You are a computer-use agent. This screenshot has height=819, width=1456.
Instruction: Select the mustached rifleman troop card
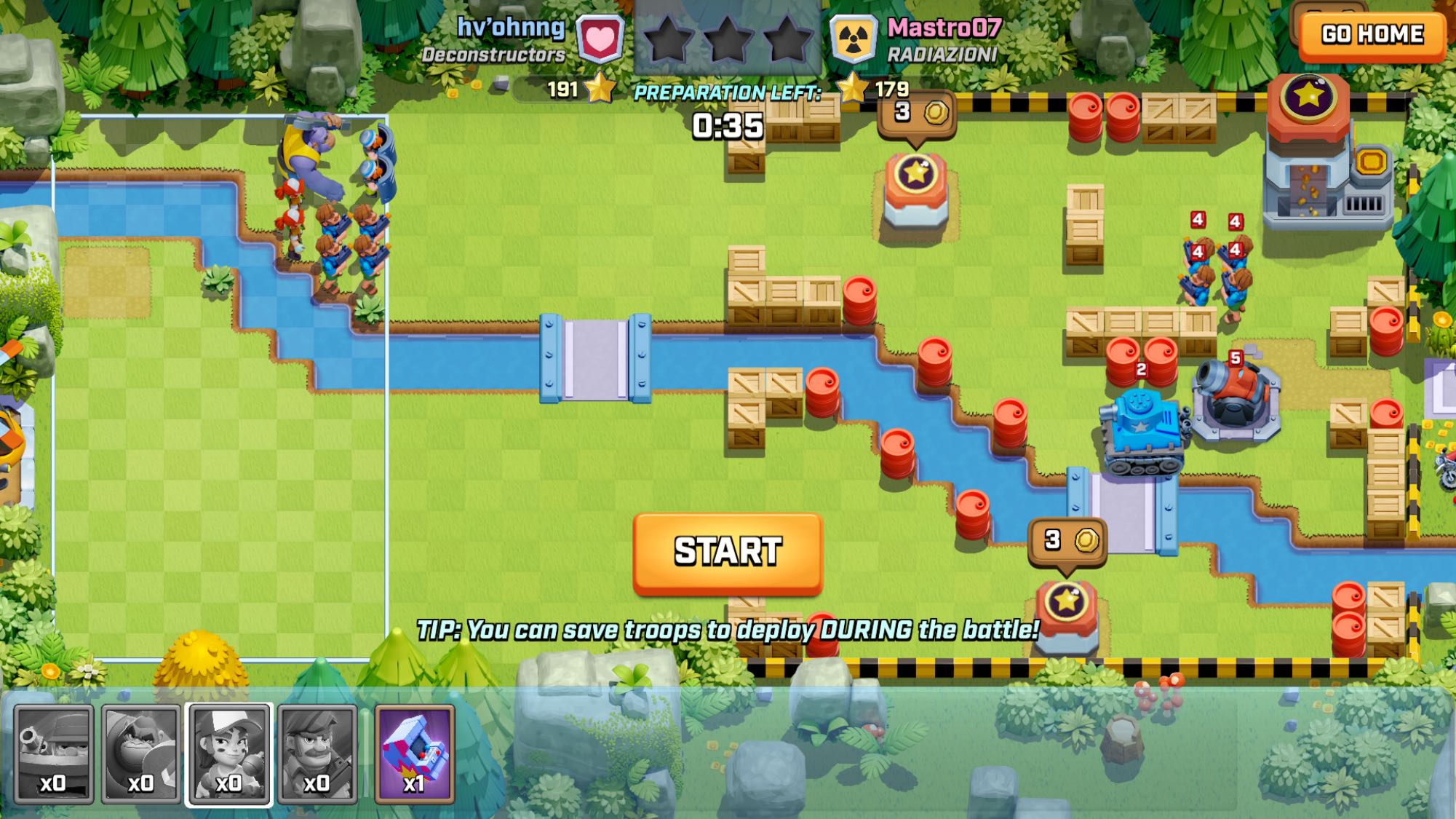pos(317,753)
